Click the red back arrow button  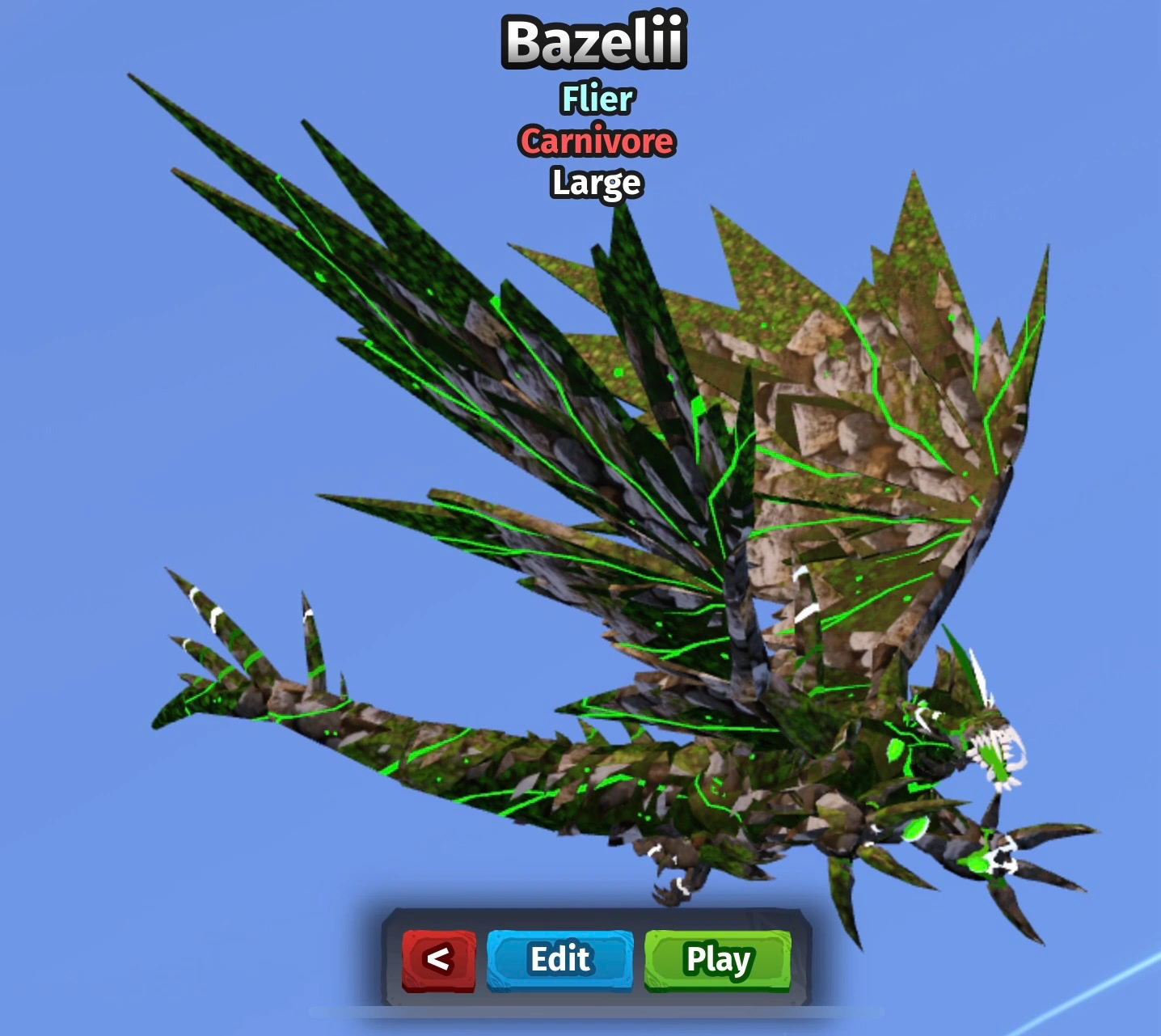click(439, 961)
